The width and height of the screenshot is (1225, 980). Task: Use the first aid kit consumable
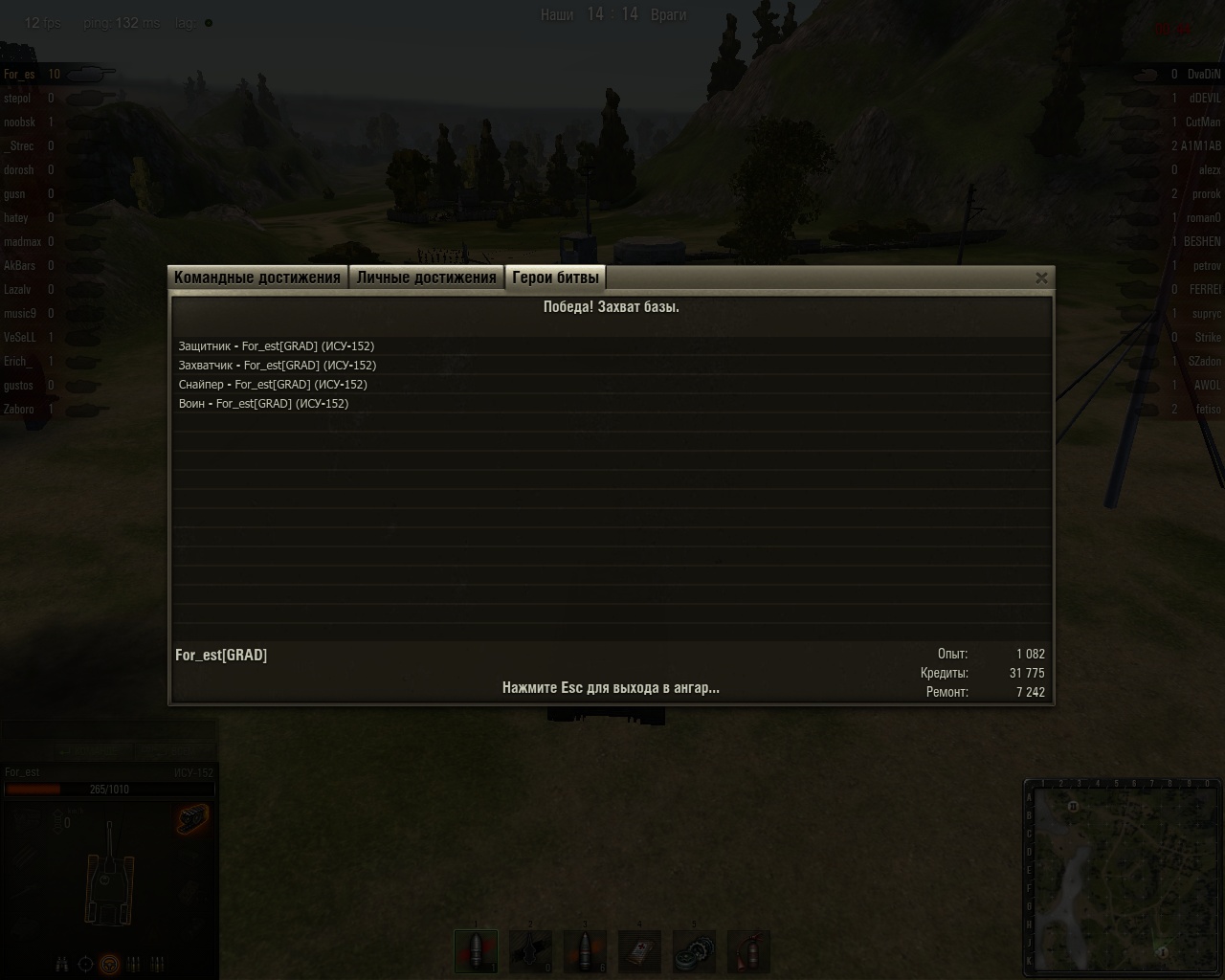click(x=639, y=951)
